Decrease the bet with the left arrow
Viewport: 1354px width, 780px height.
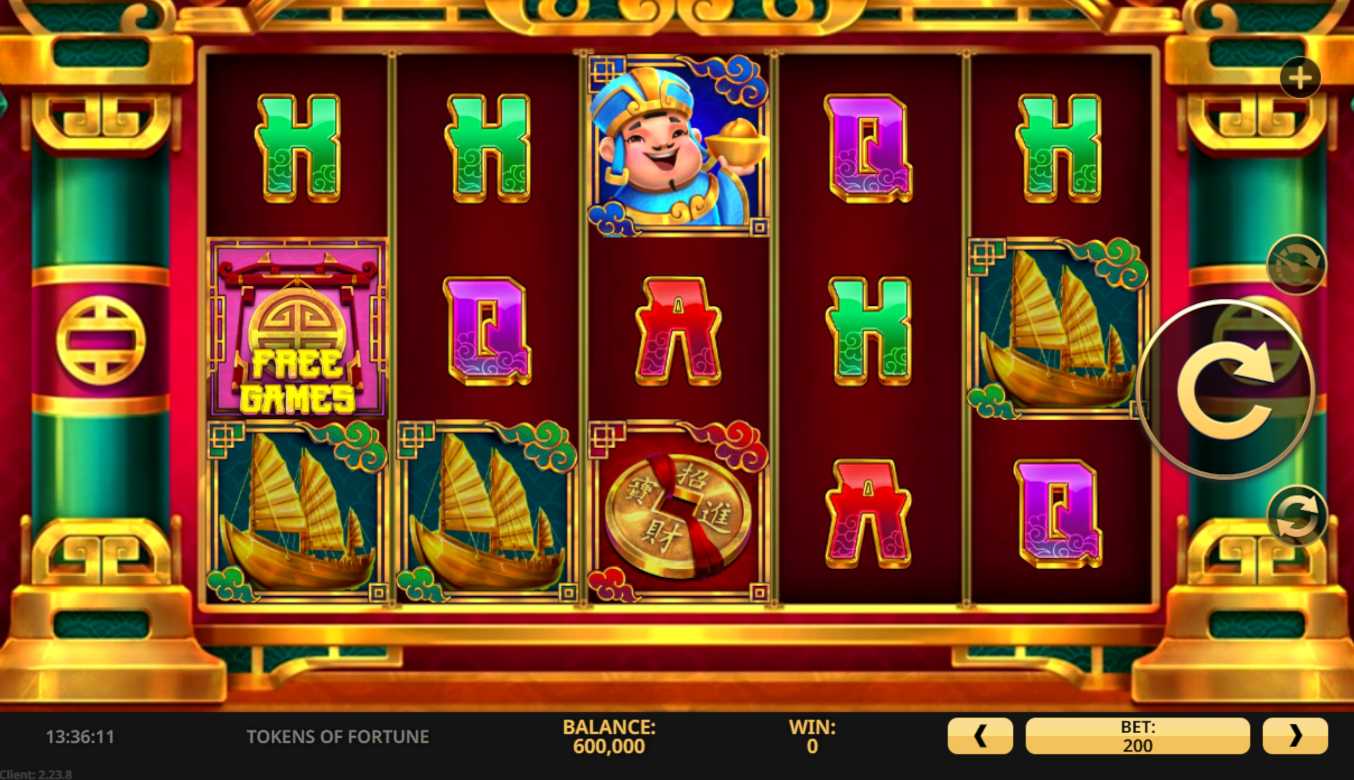[980, 736]
